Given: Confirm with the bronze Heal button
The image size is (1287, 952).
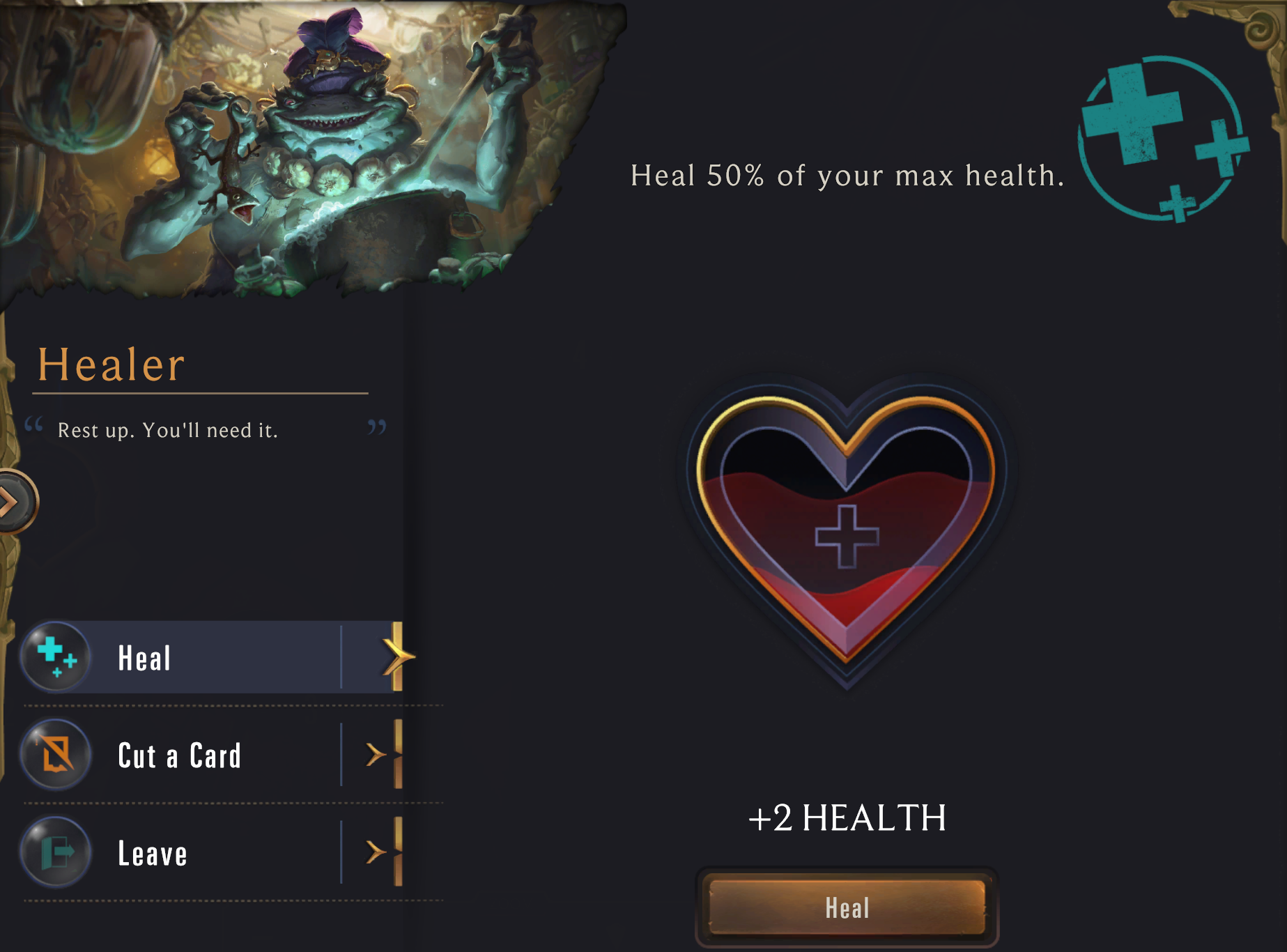Looking at the screenshot, I should 847,907.
